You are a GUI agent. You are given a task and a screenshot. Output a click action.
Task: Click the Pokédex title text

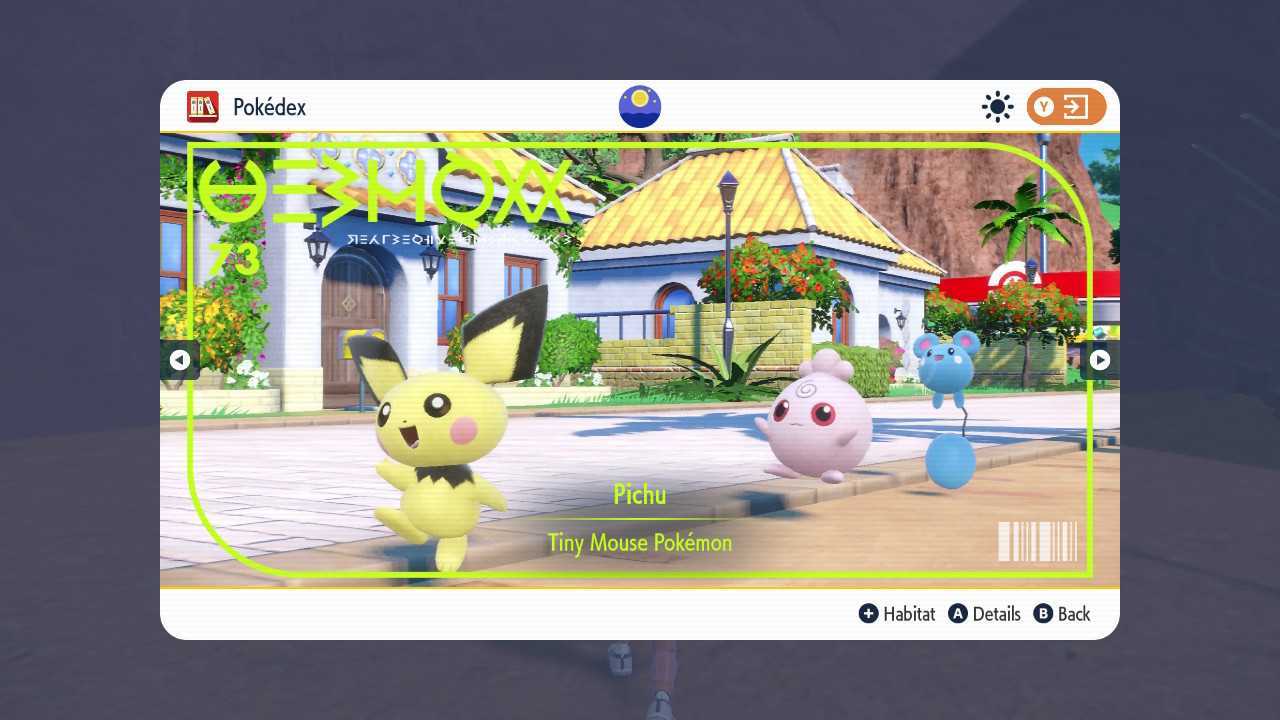(x=268, y=107)
